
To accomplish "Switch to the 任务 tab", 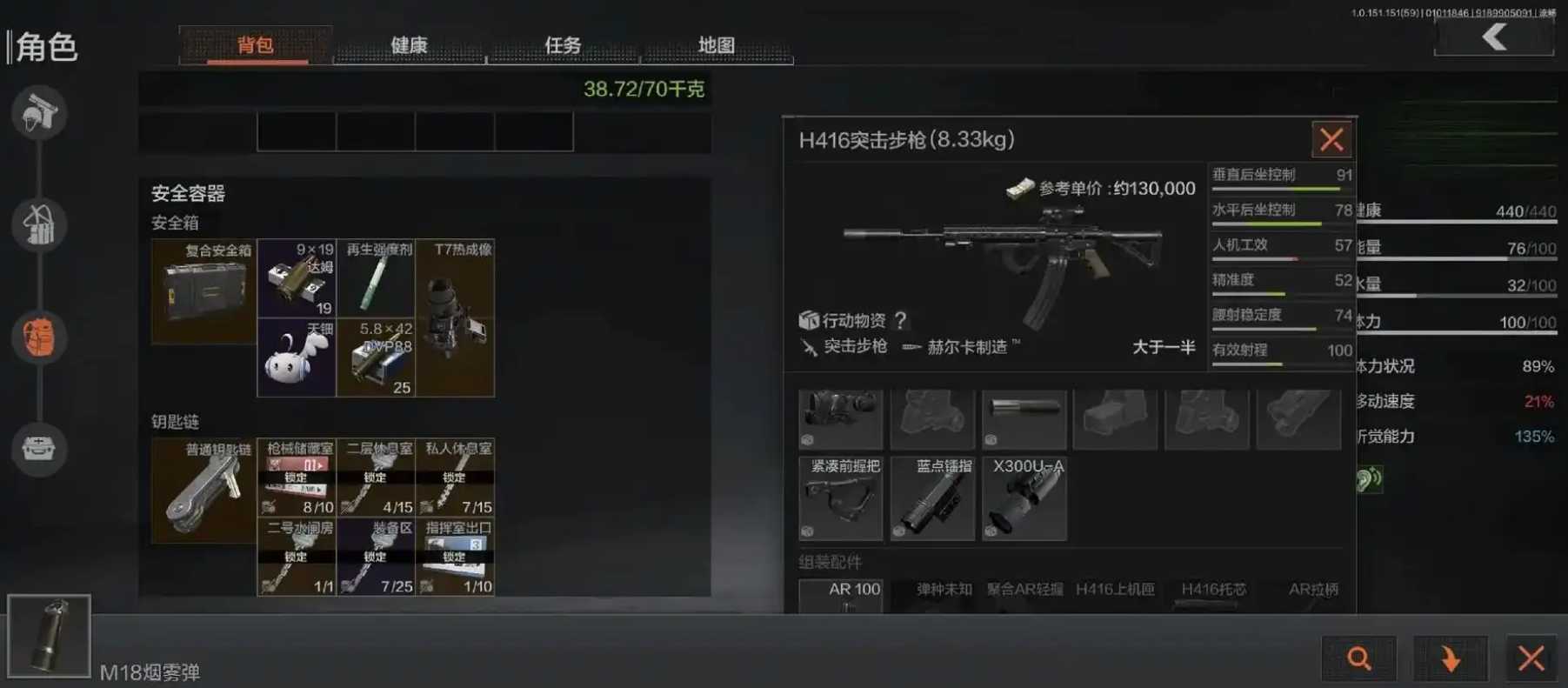I will coord(562,45).
